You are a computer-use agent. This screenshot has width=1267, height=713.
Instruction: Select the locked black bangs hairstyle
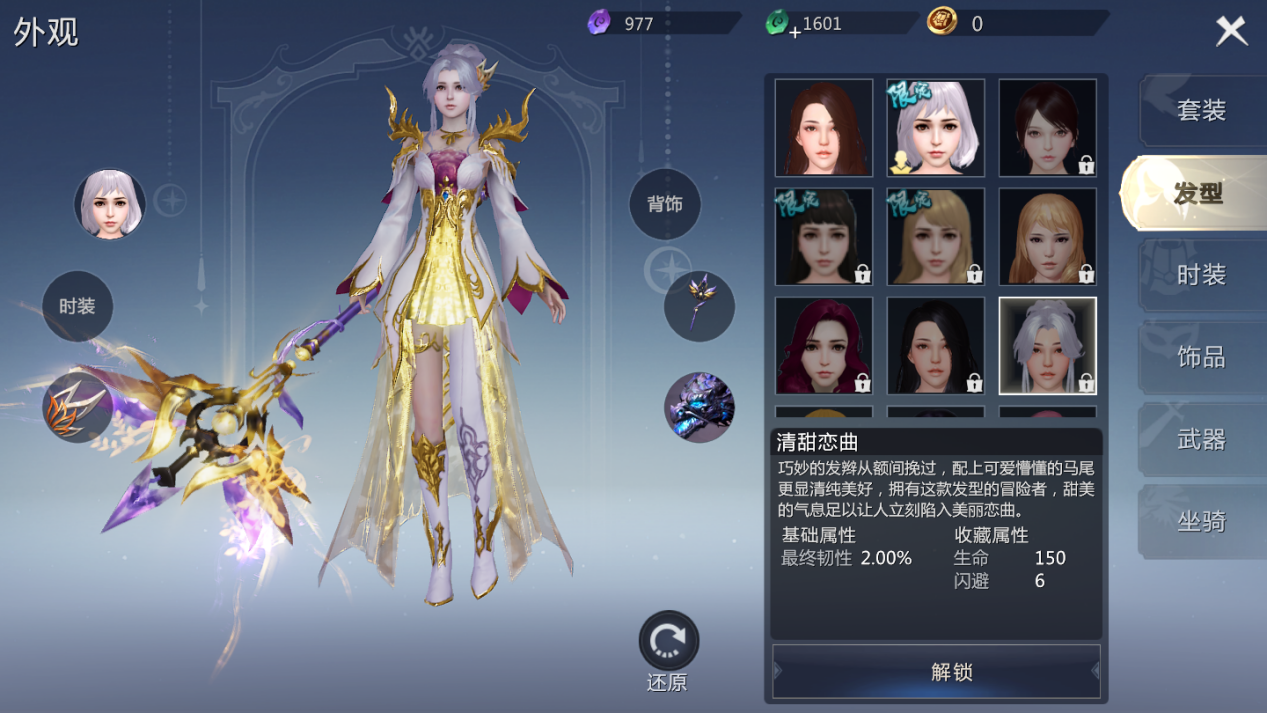click(824, 237)
